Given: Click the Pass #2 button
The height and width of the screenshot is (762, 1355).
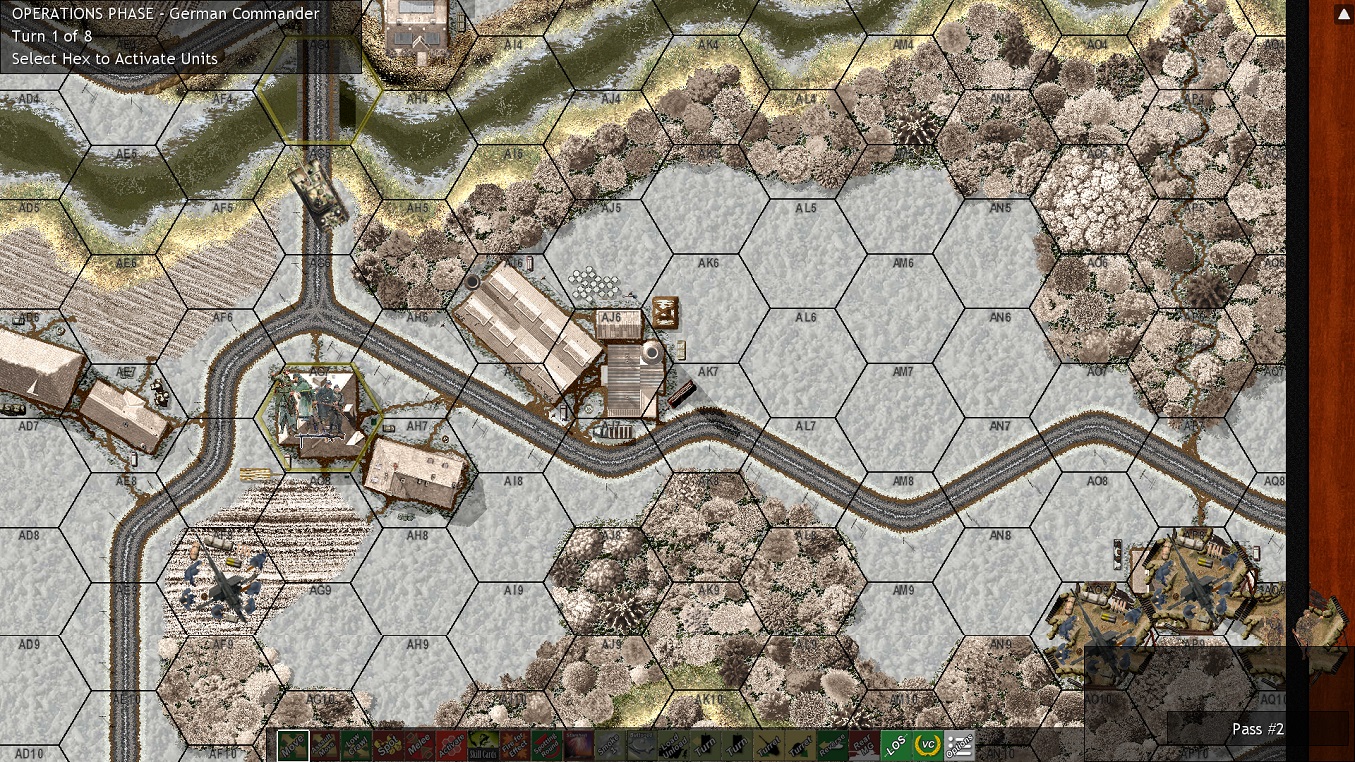Looking at the screenshot, I should [x=1257, y=729].
